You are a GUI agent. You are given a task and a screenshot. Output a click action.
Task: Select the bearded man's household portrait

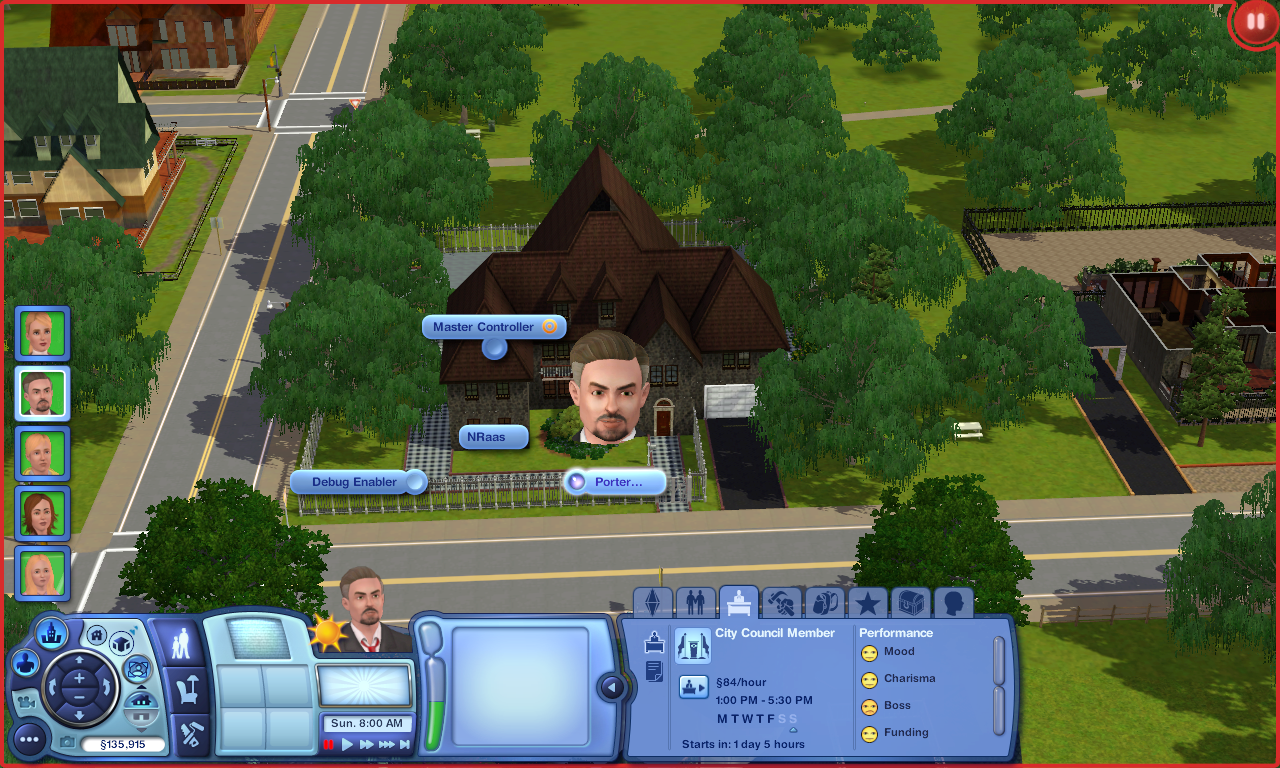point(42,393)
